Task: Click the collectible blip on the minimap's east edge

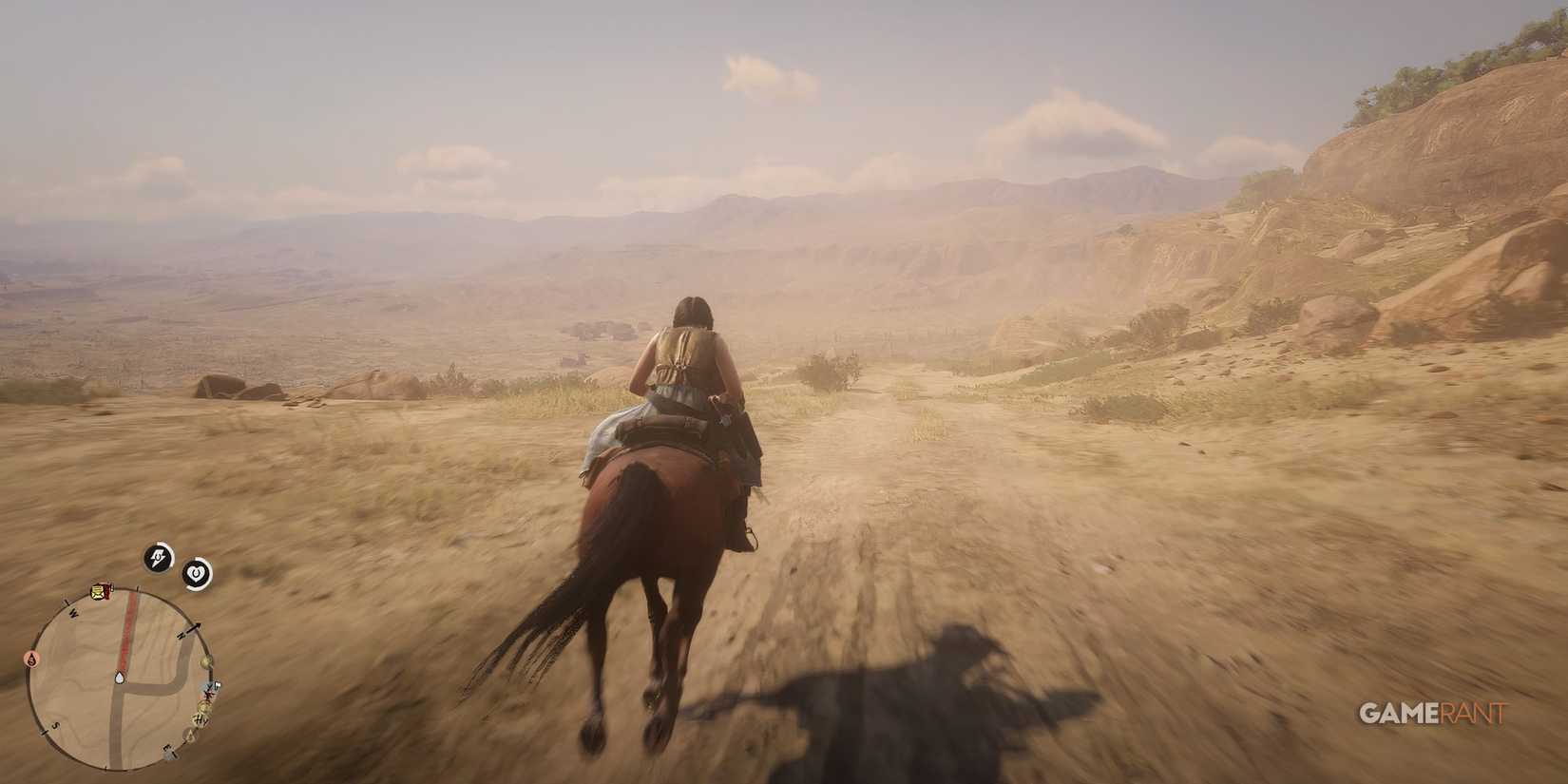Action: click(x=207, y=660)
